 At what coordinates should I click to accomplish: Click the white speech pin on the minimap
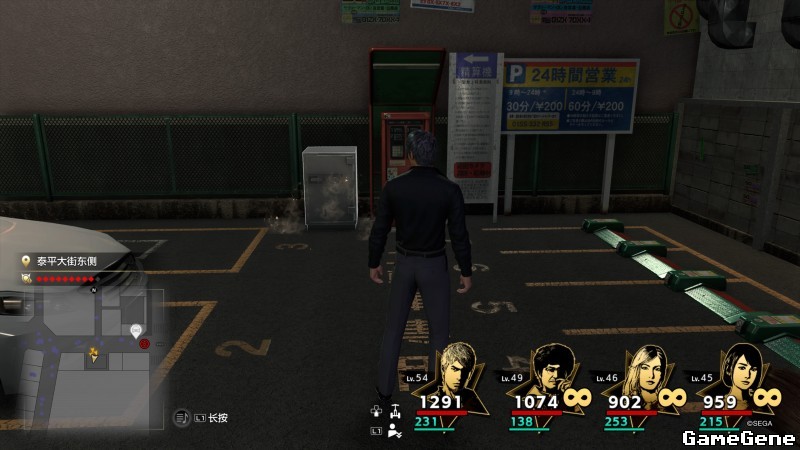pos(136,330)
